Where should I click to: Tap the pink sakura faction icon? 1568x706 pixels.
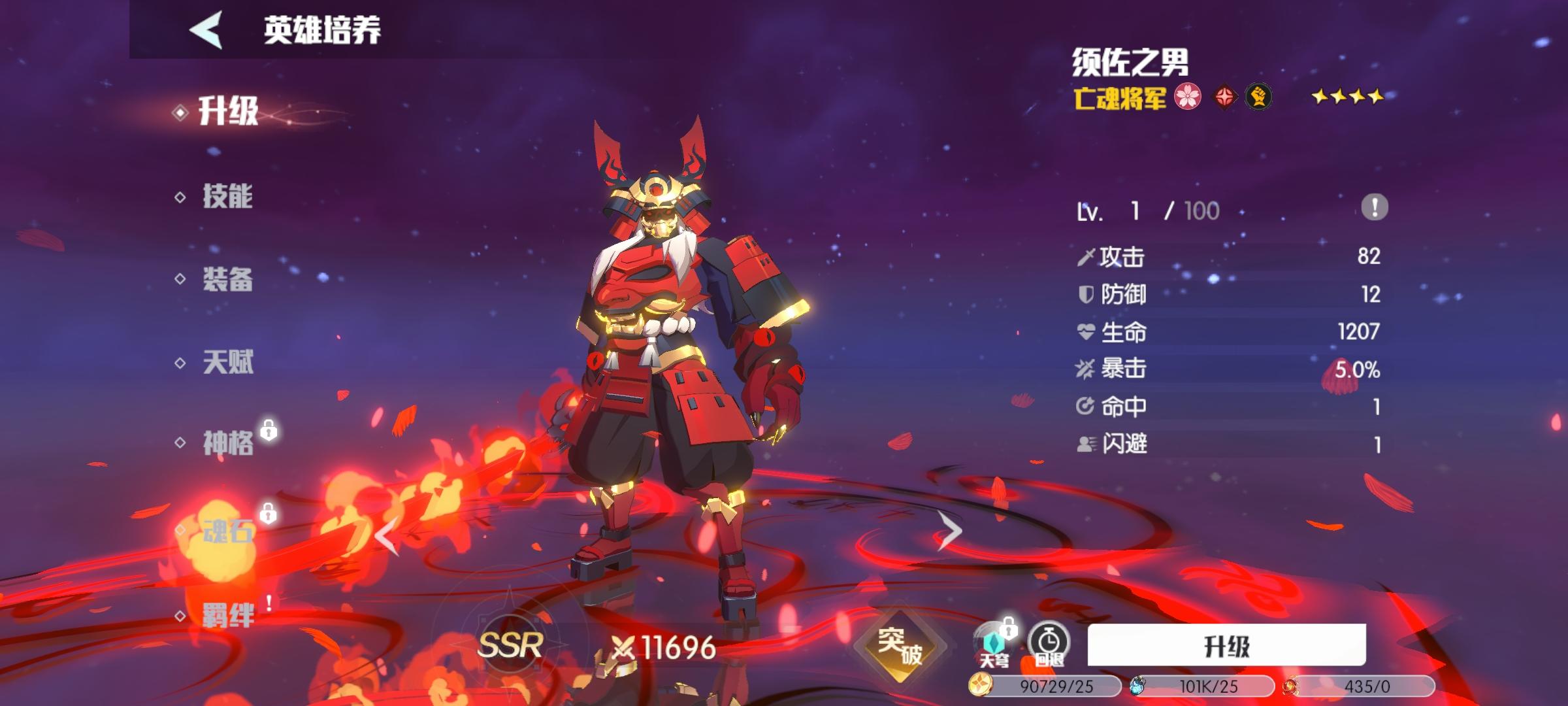tap(1188, 97)
